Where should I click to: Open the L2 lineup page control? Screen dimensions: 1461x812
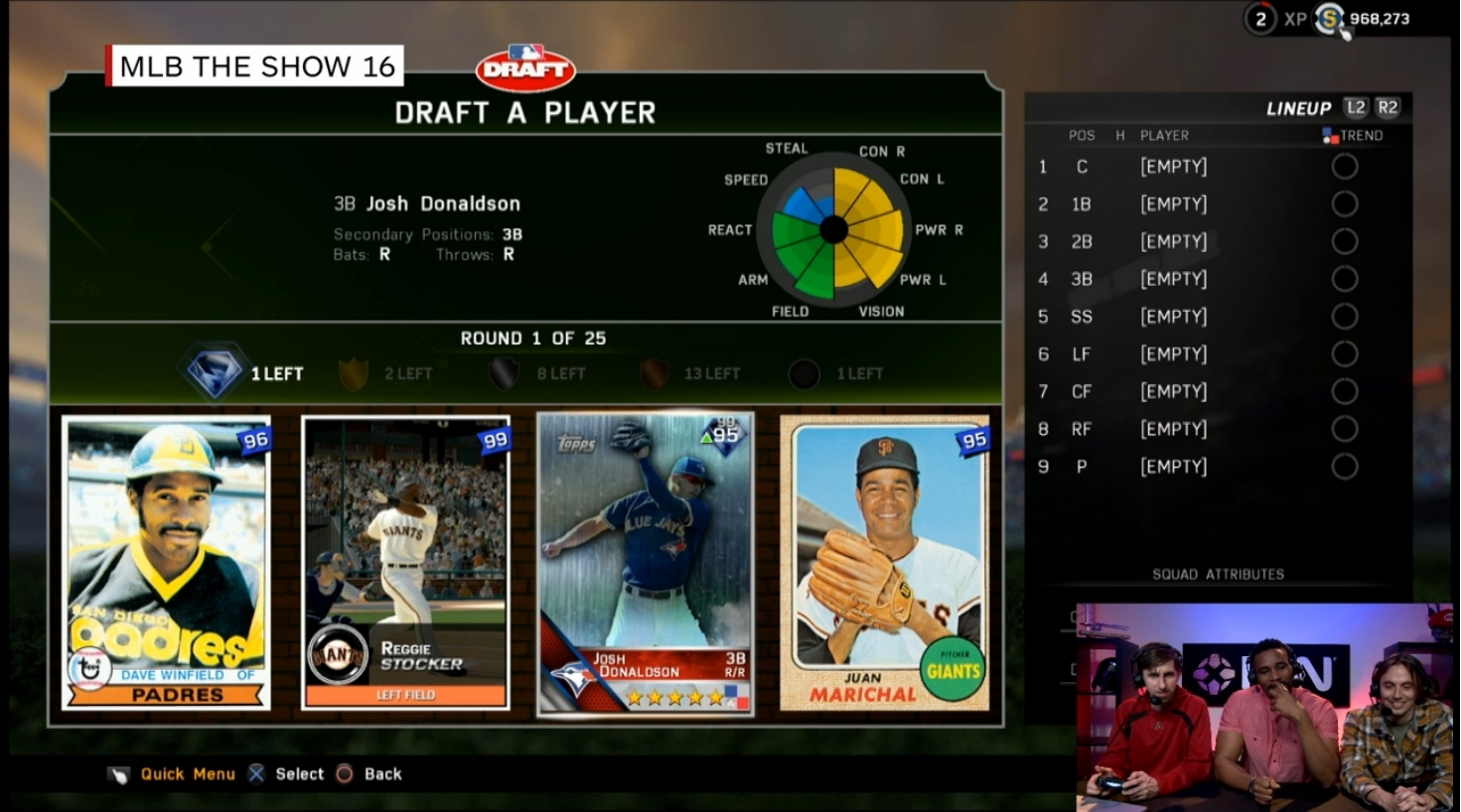click(x=1357, y=107)
